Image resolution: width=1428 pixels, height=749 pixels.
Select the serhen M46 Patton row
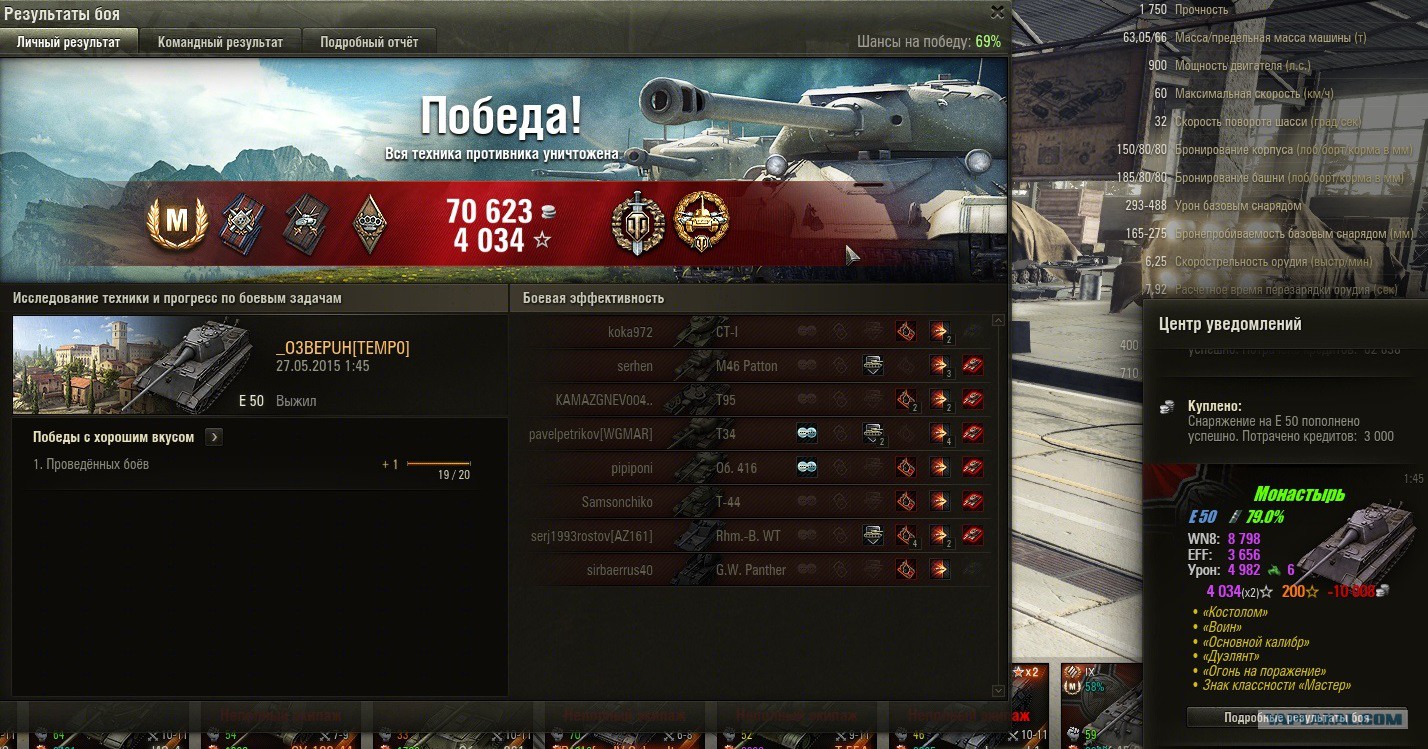[750, 366]
